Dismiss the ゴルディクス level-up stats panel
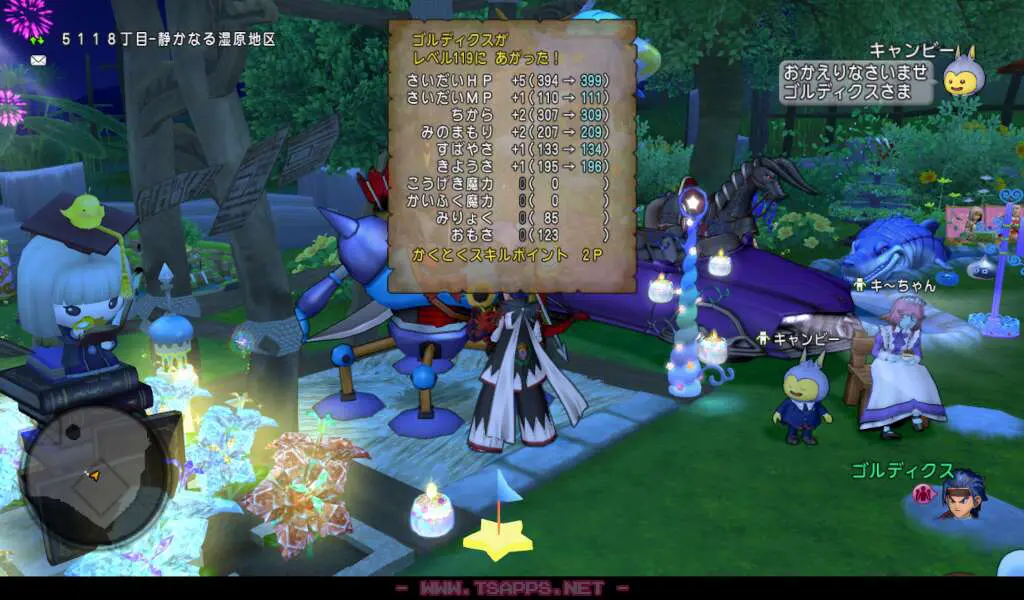Screen dimensions: 1024x600 coord(511,157)
